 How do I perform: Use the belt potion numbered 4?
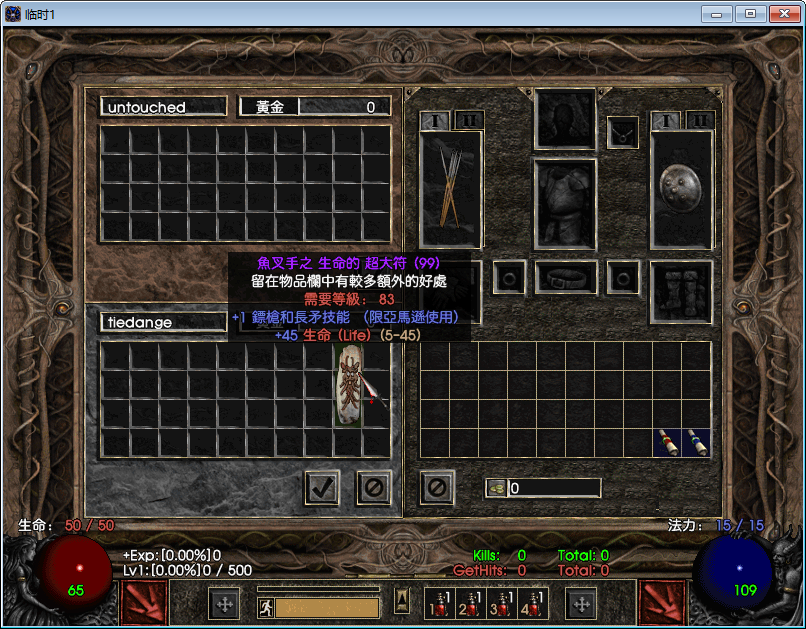(x=532, y=603)
